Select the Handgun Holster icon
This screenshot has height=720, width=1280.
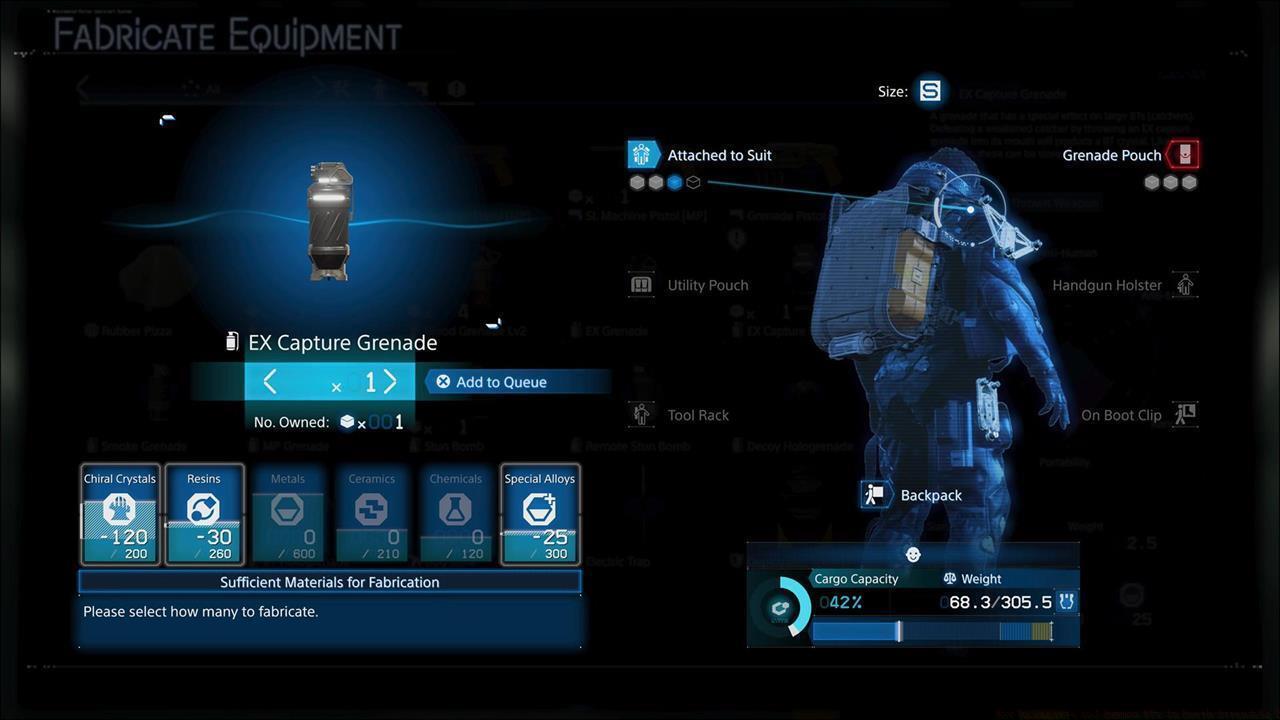(x=1185, y=284)
